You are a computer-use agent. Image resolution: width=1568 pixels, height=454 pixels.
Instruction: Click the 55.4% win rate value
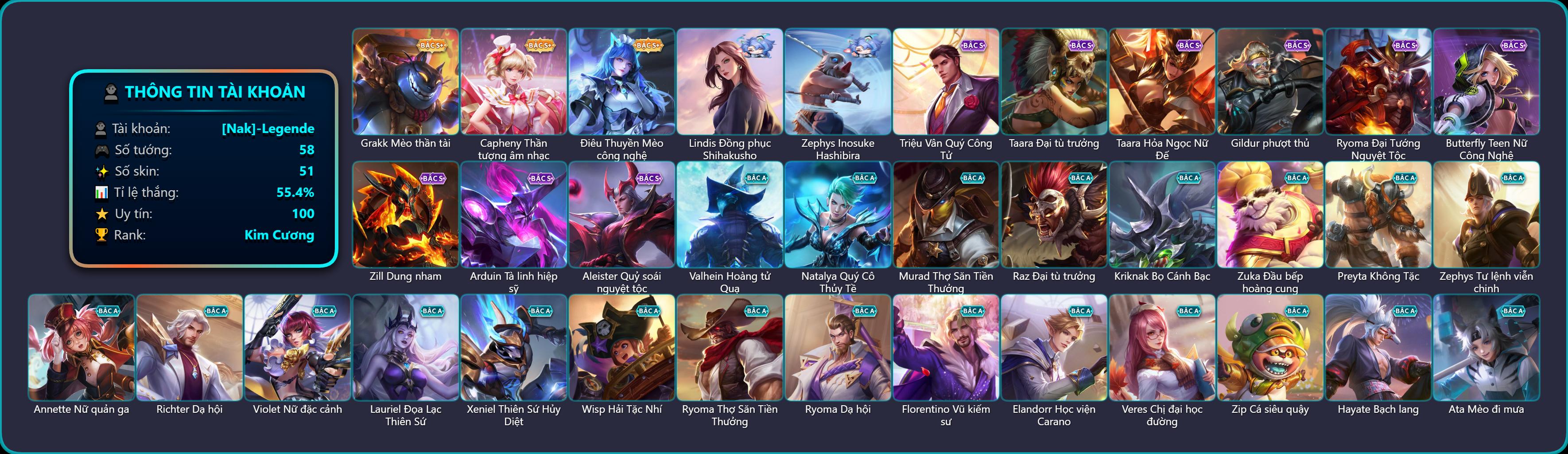click(296, 192)
